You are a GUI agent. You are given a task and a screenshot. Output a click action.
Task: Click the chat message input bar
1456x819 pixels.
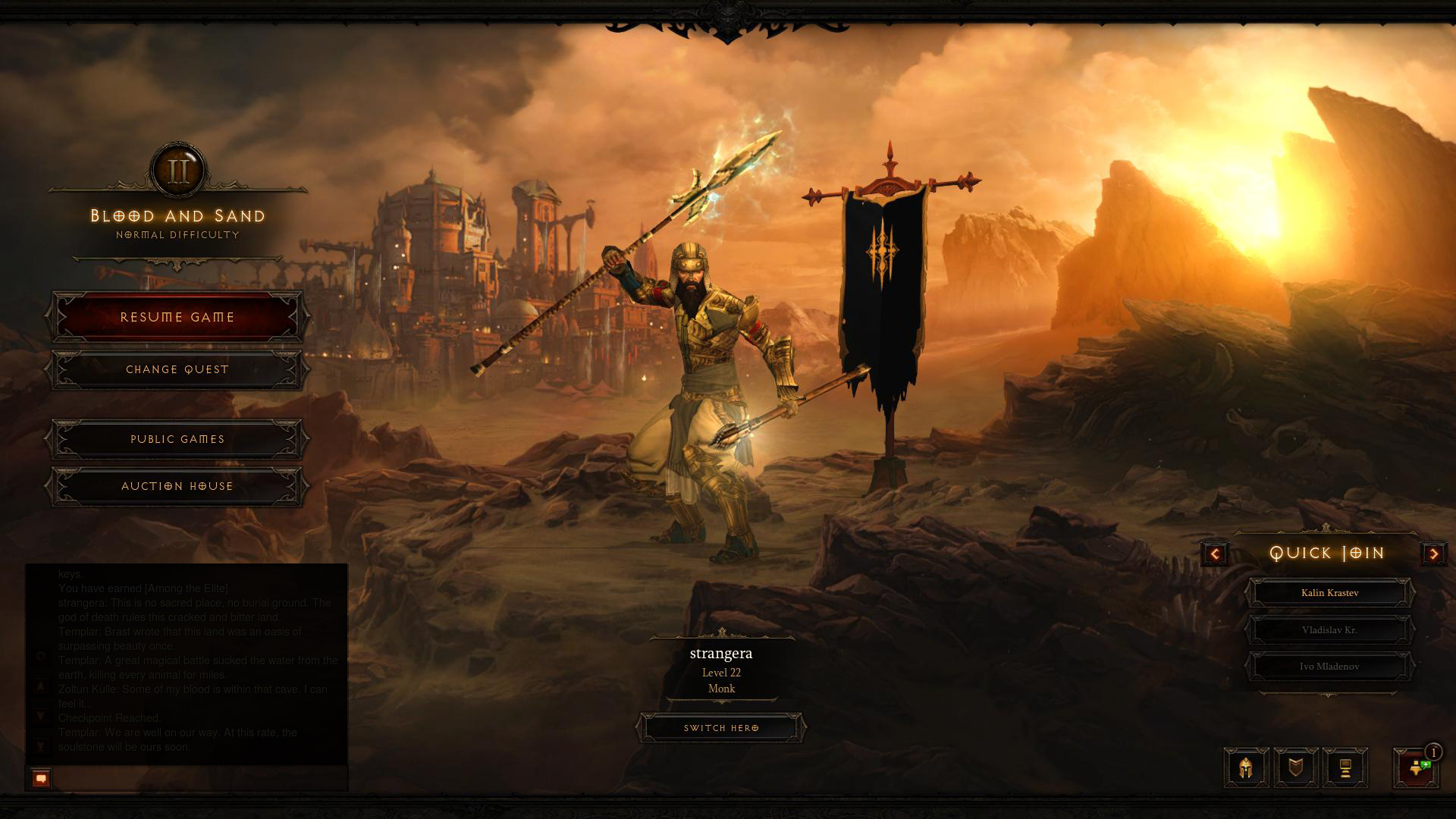pos(199,778)
